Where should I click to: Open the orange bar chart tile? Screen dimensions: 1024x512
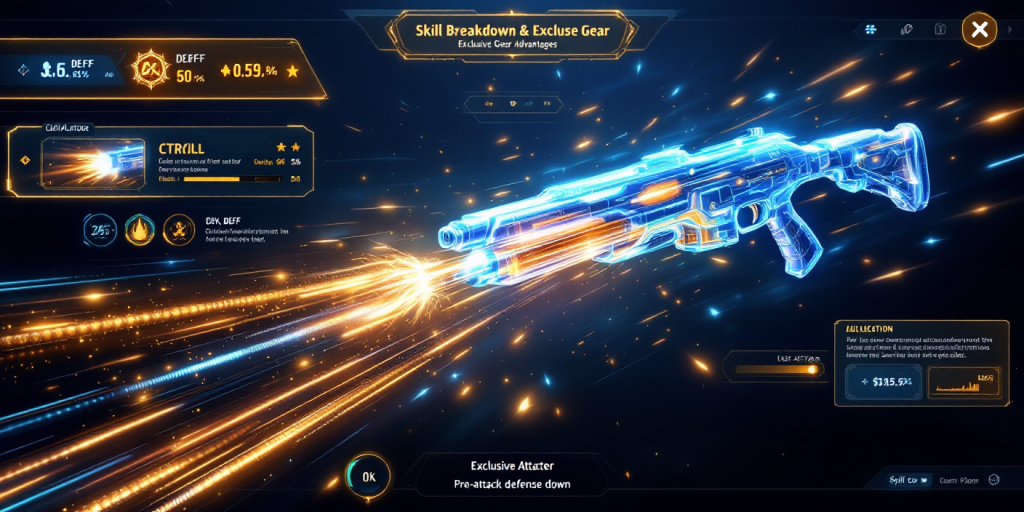963,382
